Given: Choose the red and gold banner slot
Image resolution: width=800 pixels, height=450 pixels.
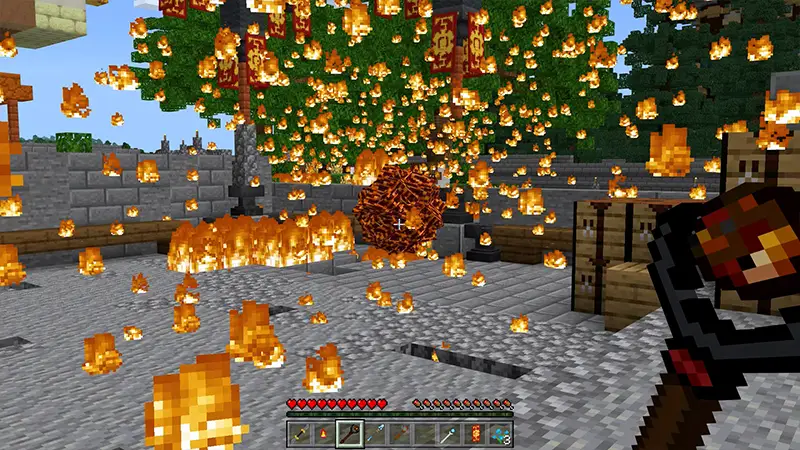Looking at the screenshot, I should [475, 433].
